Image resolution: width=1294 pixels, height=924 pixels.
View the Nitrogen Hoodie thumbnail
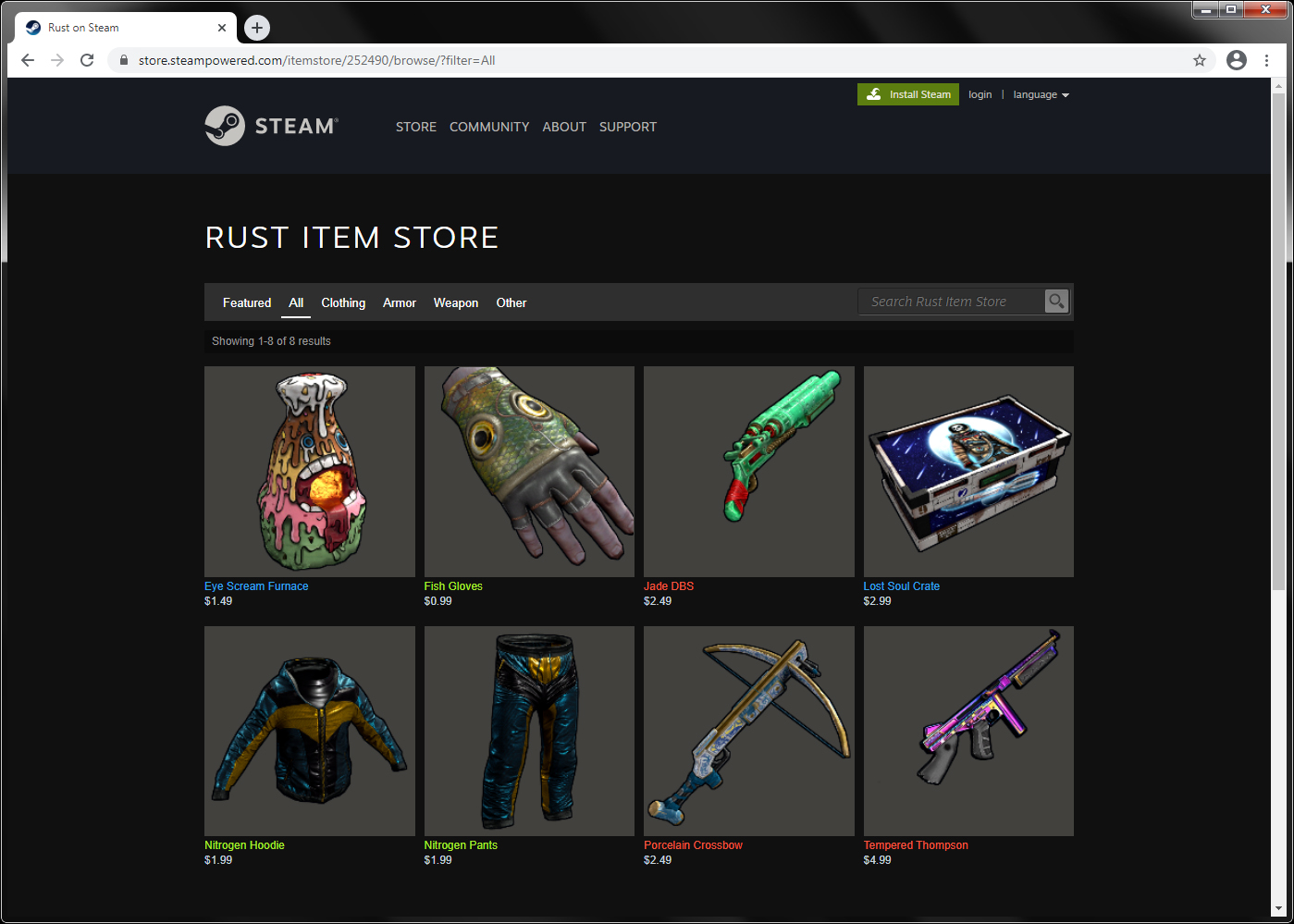[309, 731]
